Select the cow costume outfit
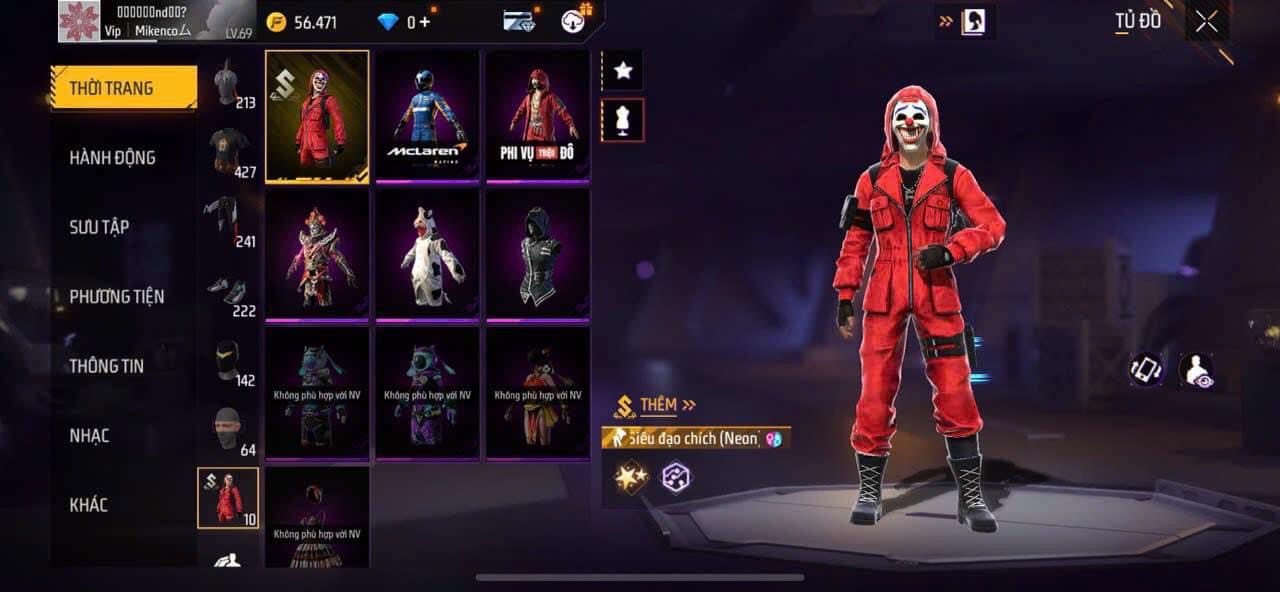Viewport: 1280px width, 592px height. coord(427,254)
